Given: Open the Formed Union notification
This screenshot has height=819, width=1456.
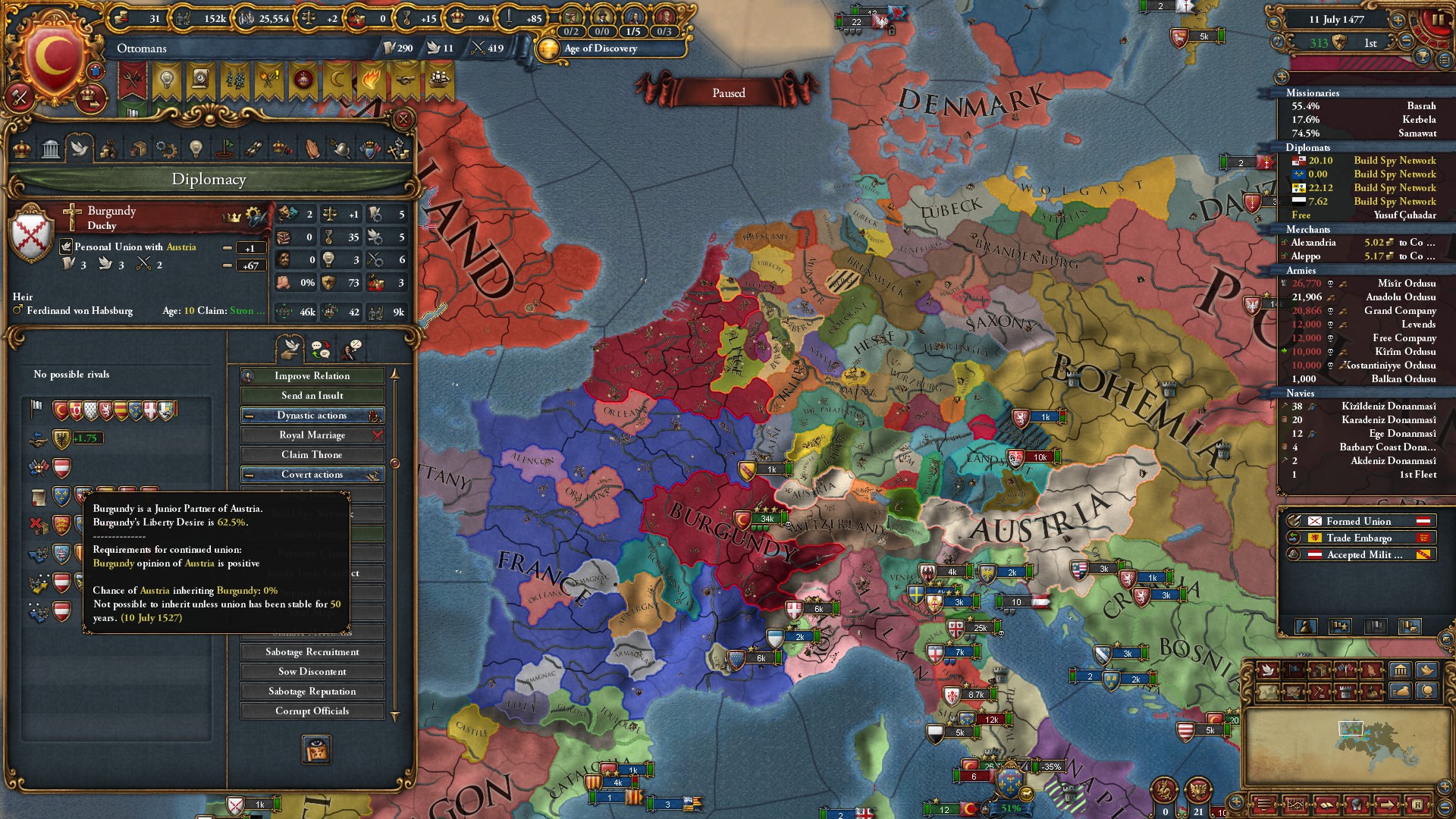Looking at the screenshot, I should (x=1359, y=522).
